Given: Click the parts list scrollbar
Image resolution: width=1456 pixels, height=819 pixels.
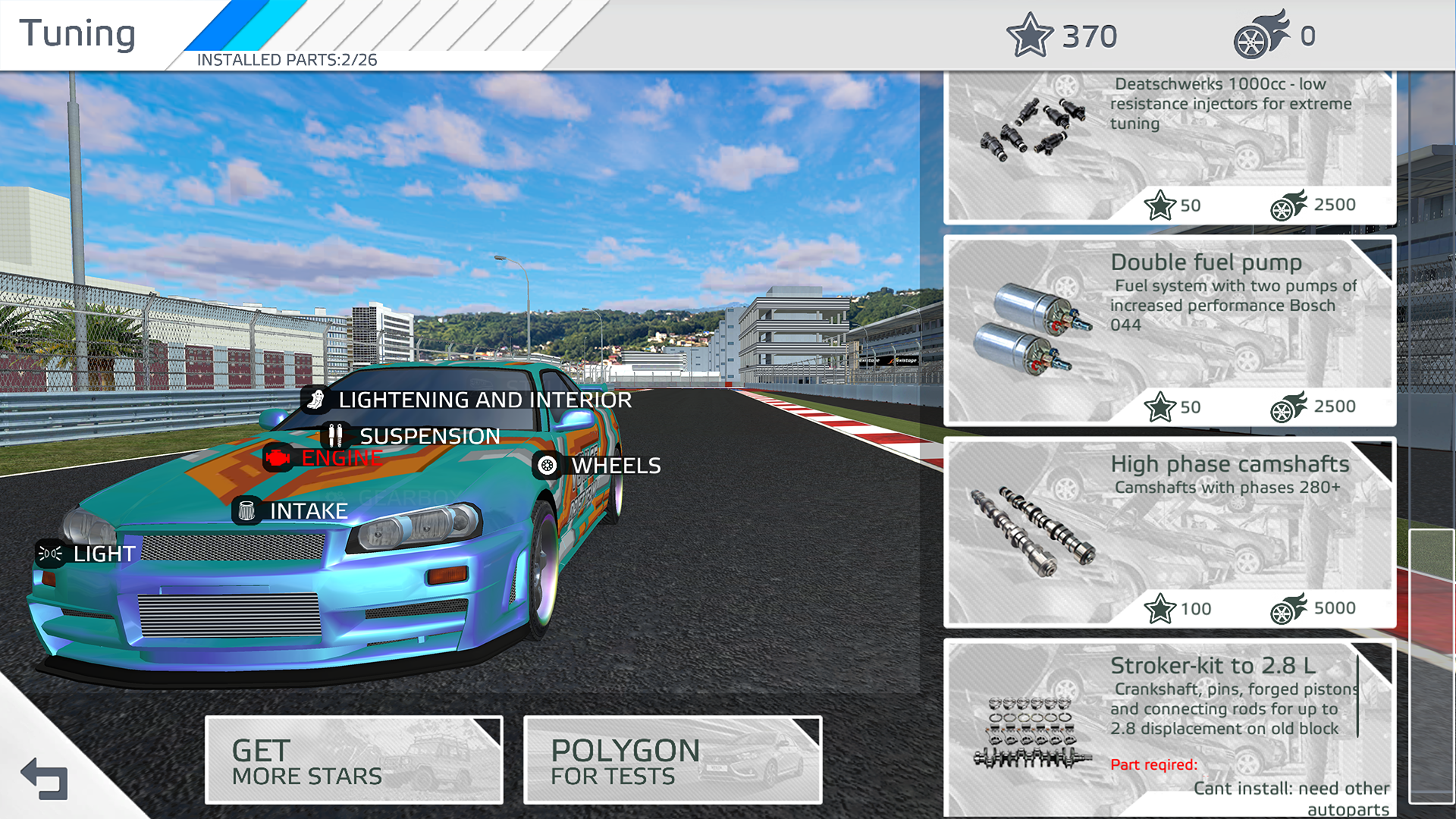Looking at the screenshot, I should click(1431, 666).
